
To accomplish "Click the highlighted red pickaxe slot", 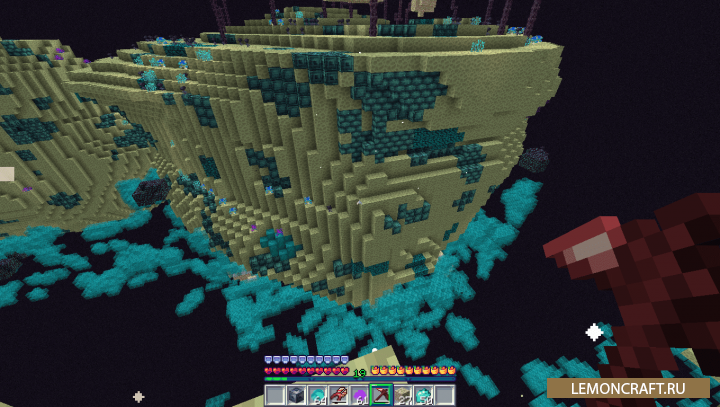I will (381, 395).
